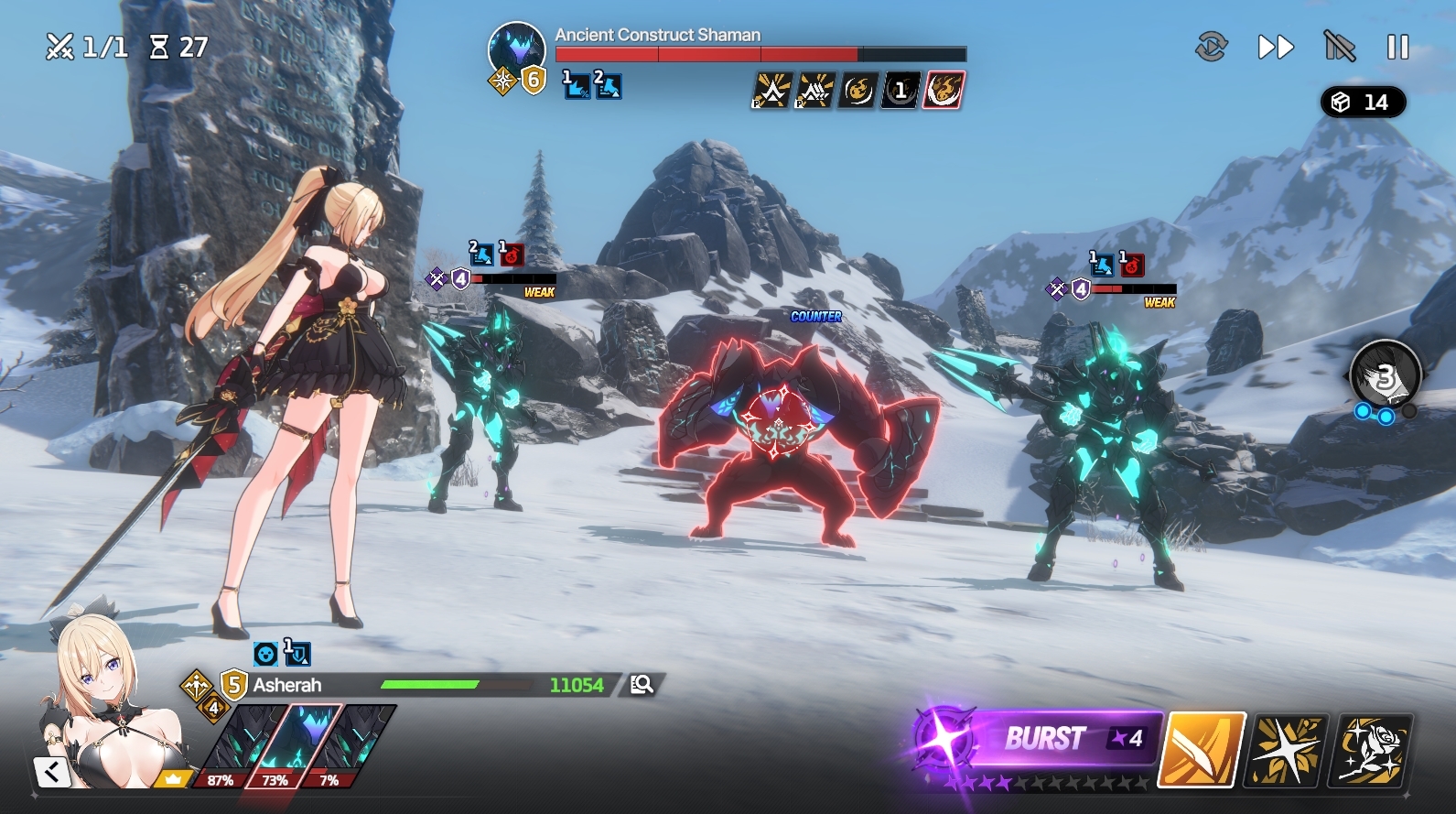Toggle the crossed-out skip animation button
Viewport: 1456px width, 814px height.
coord(1339,47)
